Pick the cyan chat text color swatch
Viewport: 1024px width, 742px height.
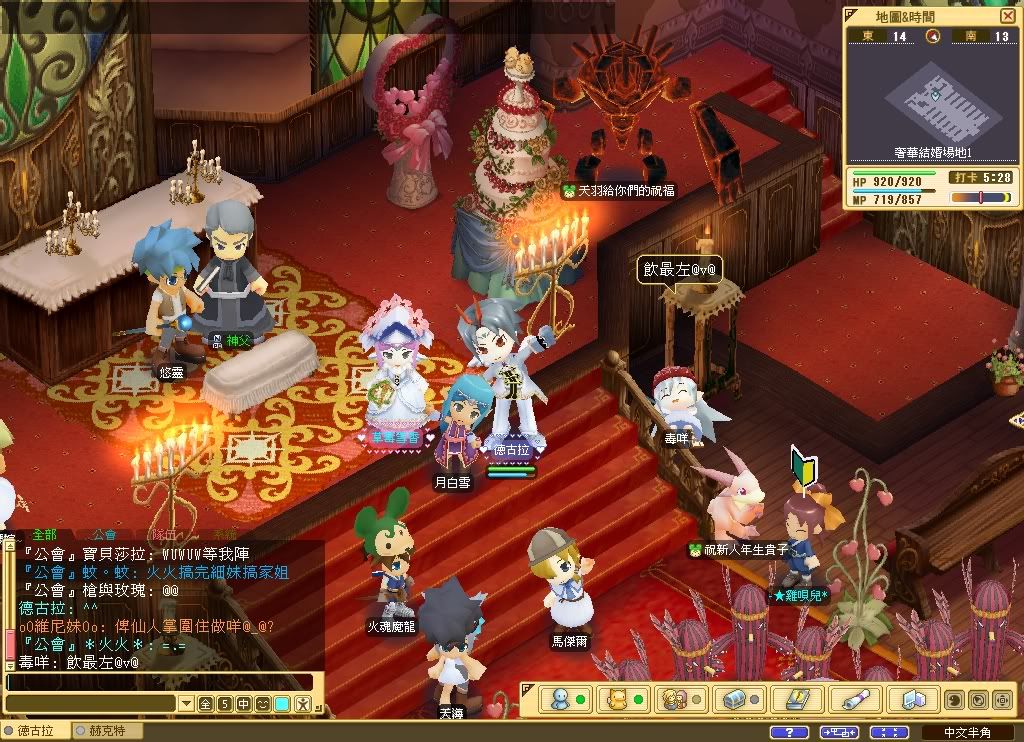click(282, 704)
